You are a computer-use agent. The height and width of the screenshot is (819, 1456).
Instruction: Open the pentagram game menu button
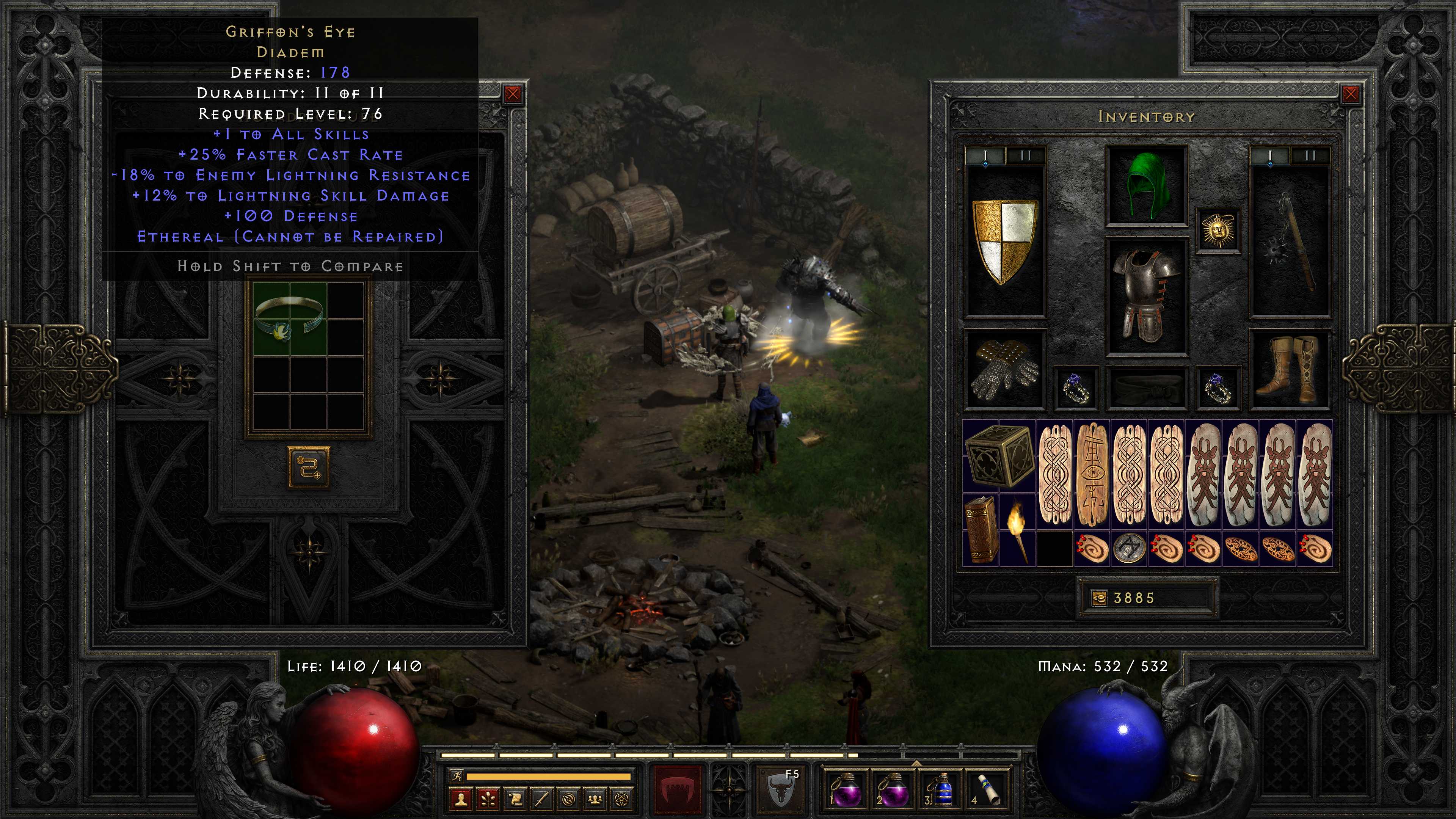[x=621, y=799]
